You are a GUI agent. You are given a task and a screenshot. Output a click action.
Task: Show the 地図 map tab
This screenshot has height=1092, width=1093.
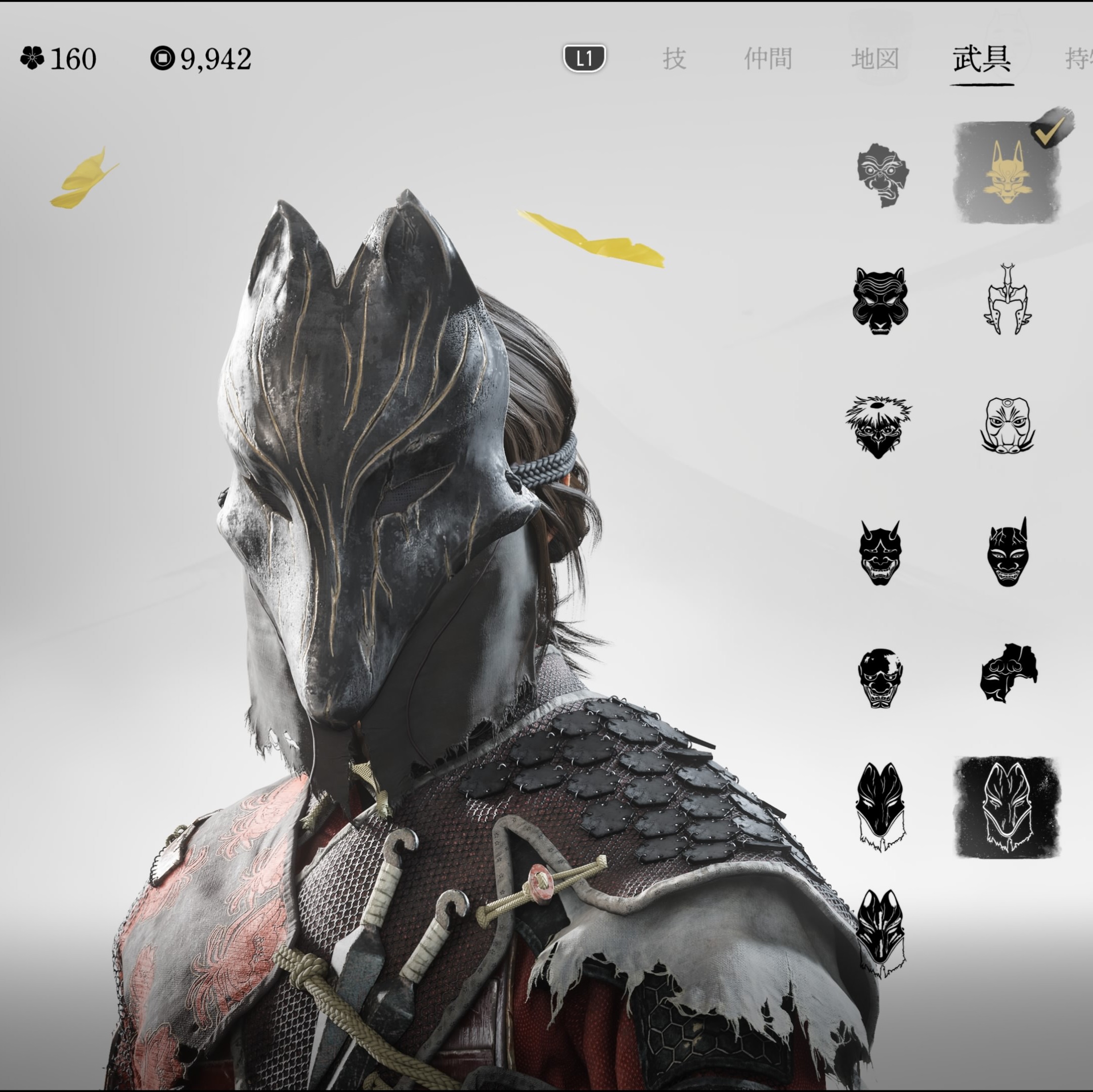pyautogui.click(x=875, y=58)
